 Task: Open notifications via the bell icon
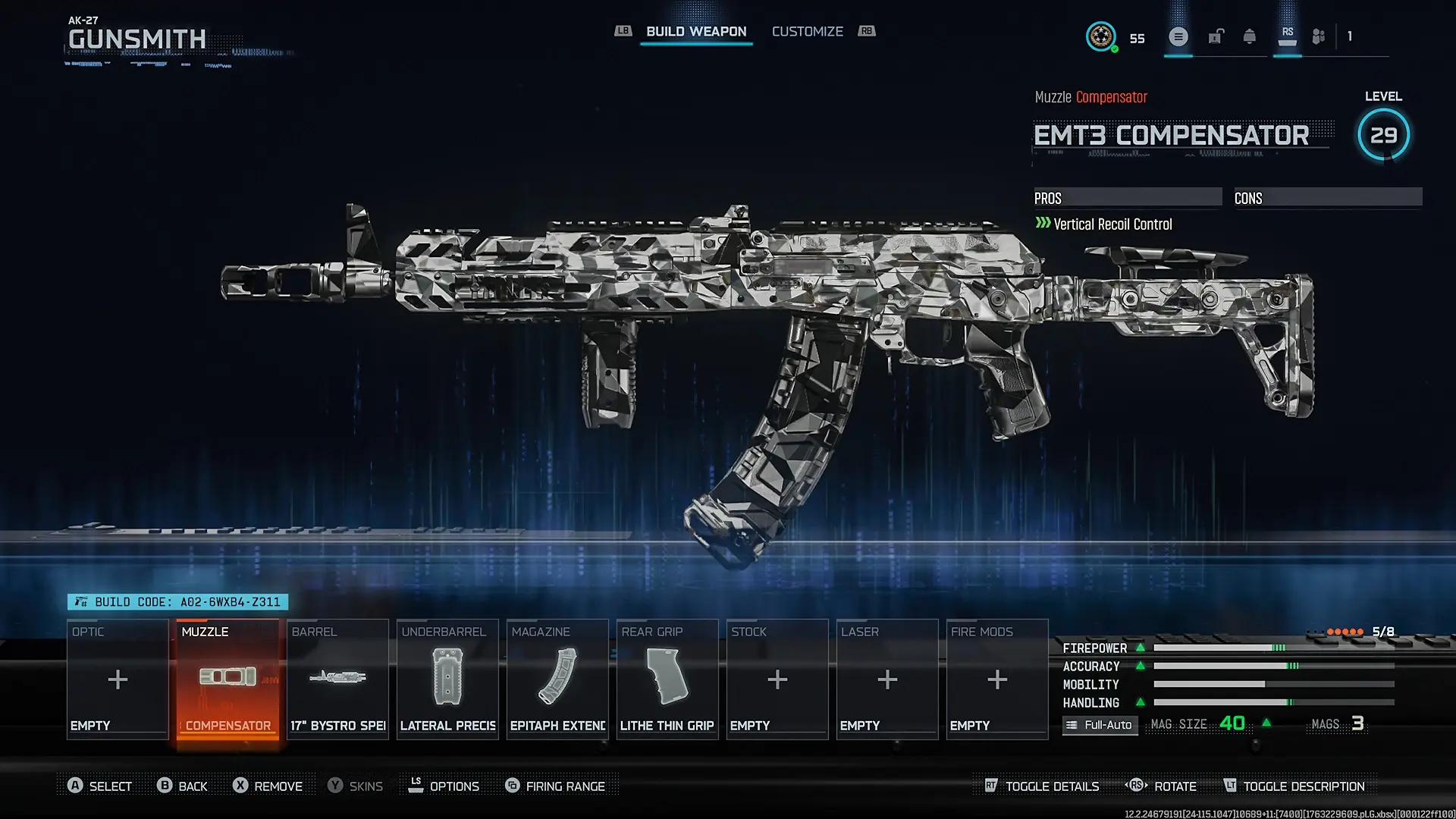[x=1250, y=36]
